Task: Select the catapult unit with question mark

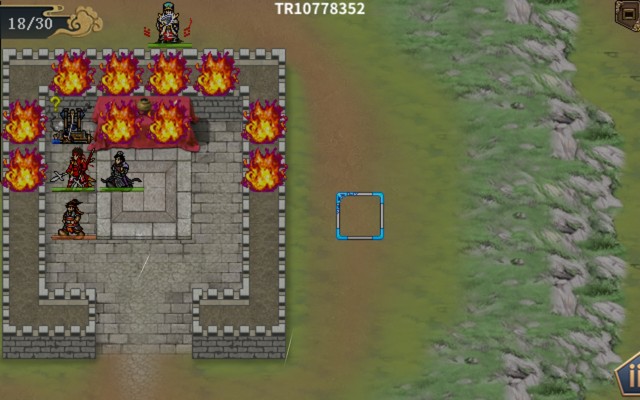Action: (72, 123)
